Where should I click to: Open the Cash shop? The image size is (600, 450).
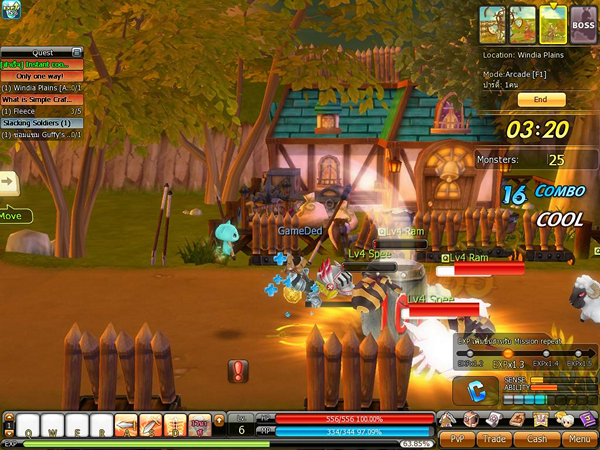coord(537,438)
